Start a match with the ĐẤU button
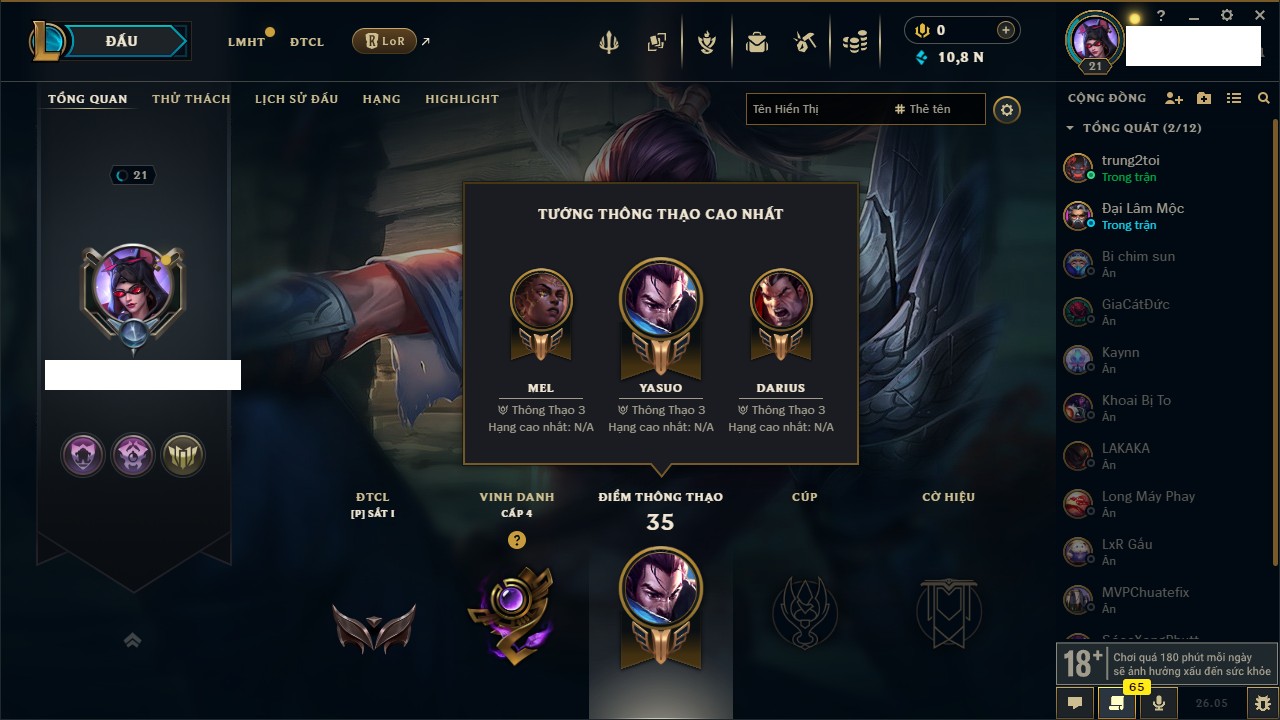The height and width of the screenshot is (720, 1280). (x=122, y=41)
